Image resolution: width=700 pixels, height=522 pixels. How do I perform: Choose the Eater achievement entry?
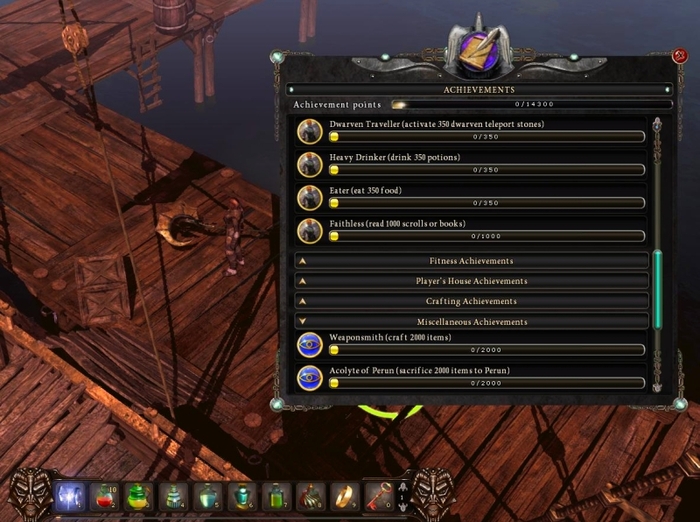click(x=471, y=197)
